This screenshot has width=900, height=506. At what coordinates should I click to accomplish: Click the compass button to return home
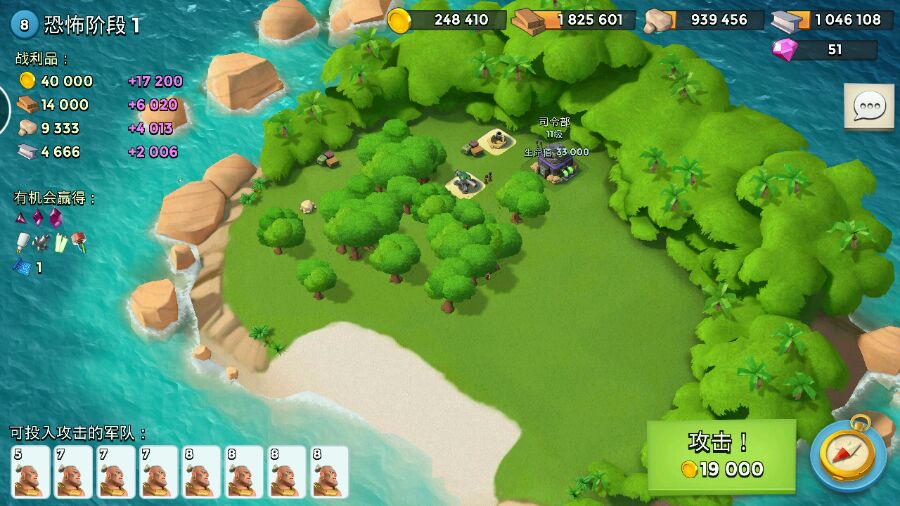[848, 455]
